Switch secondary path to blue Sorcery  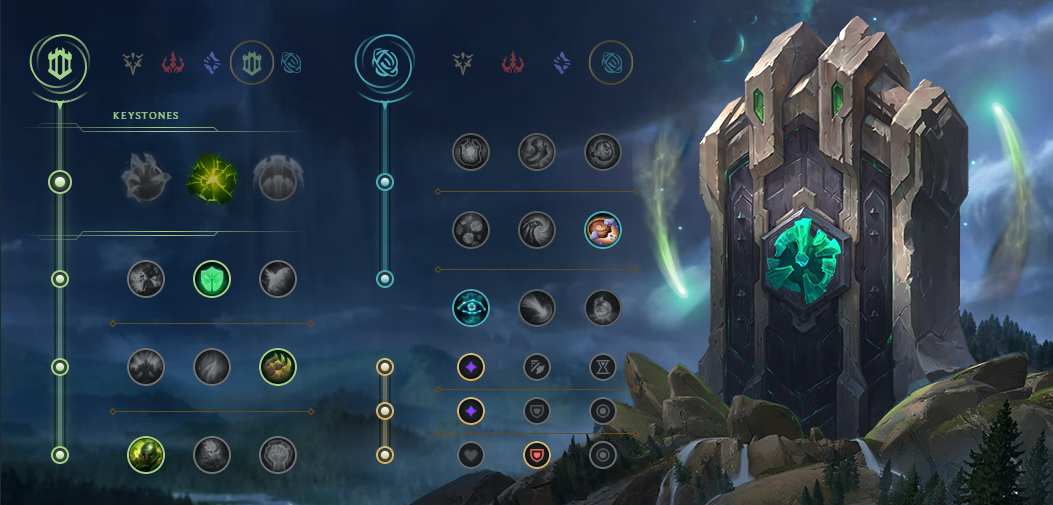click(562, 63)
